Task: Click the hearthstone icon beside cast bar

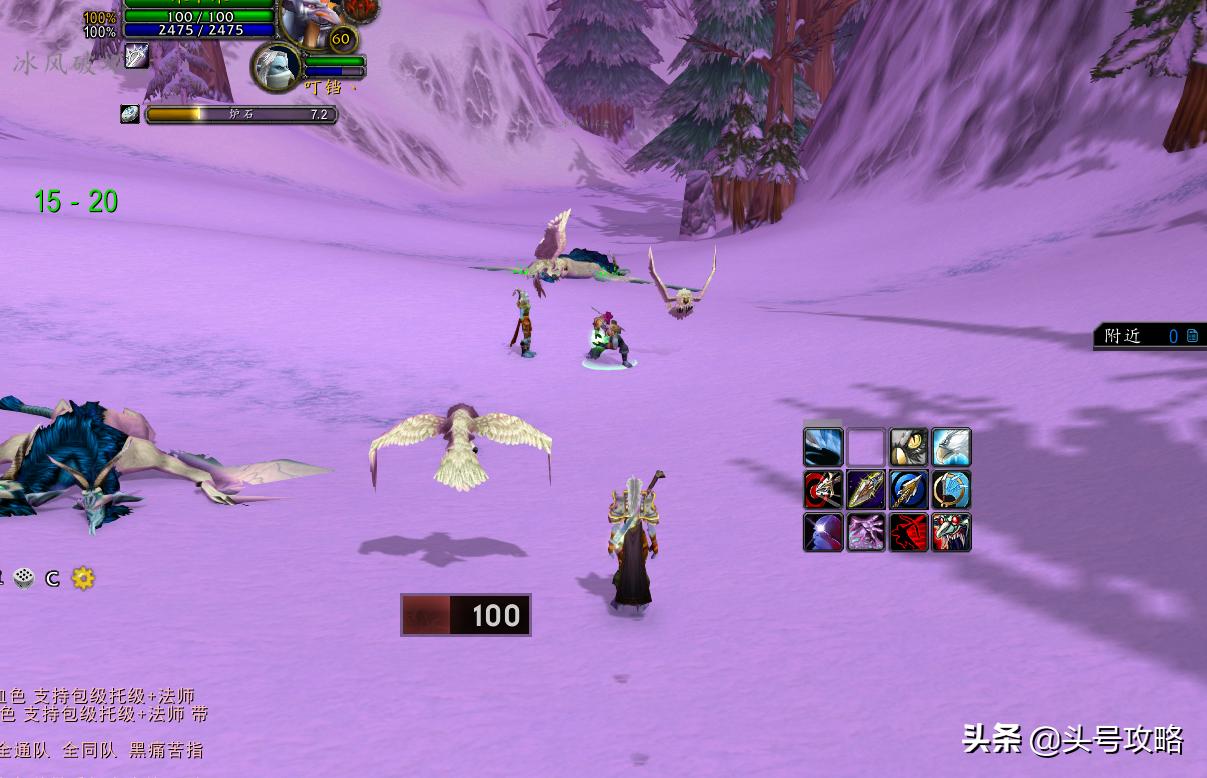Action: (x=130, y=114)
